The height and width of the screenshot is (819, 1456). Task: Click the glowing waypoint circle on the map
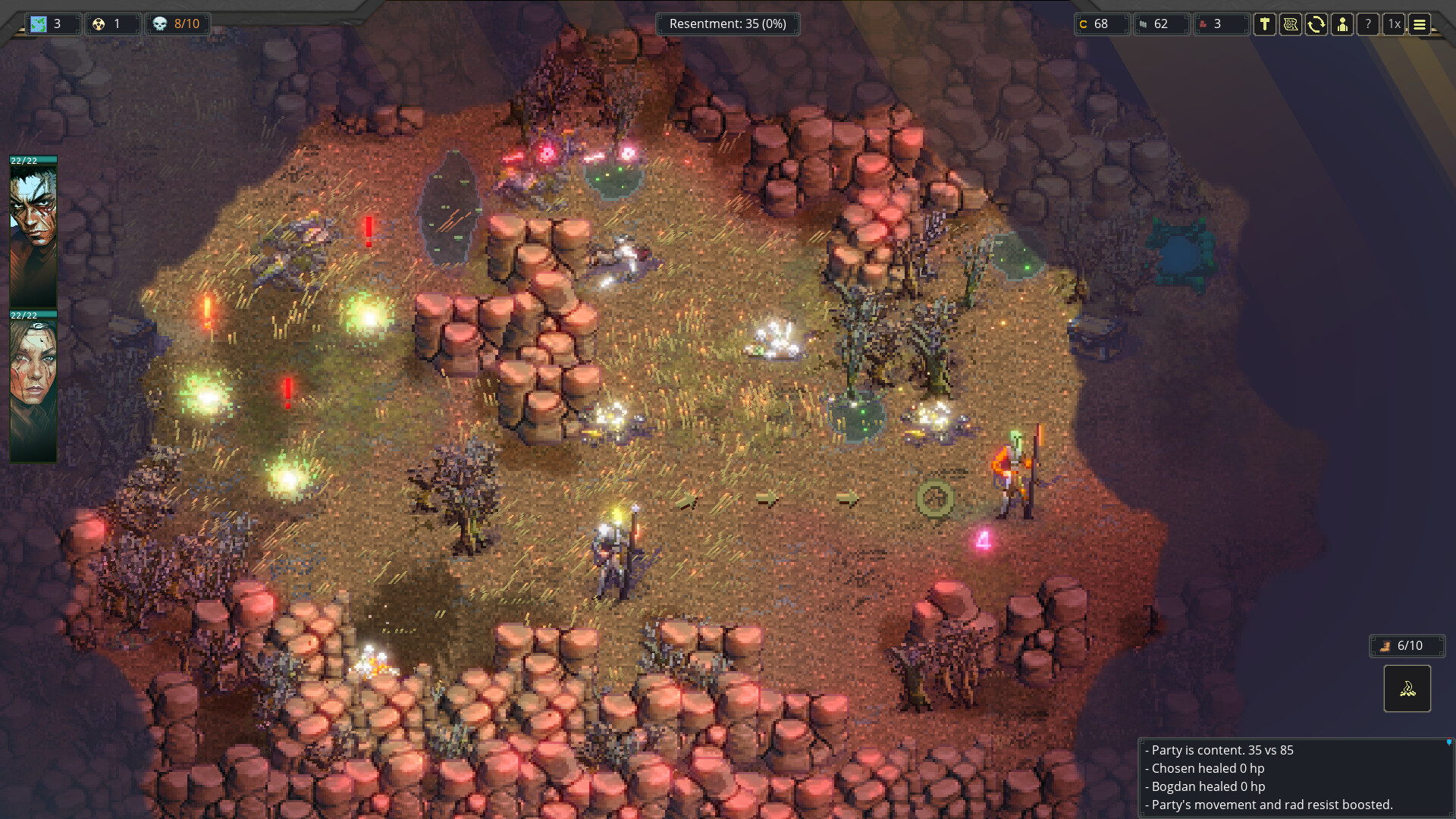934,497
